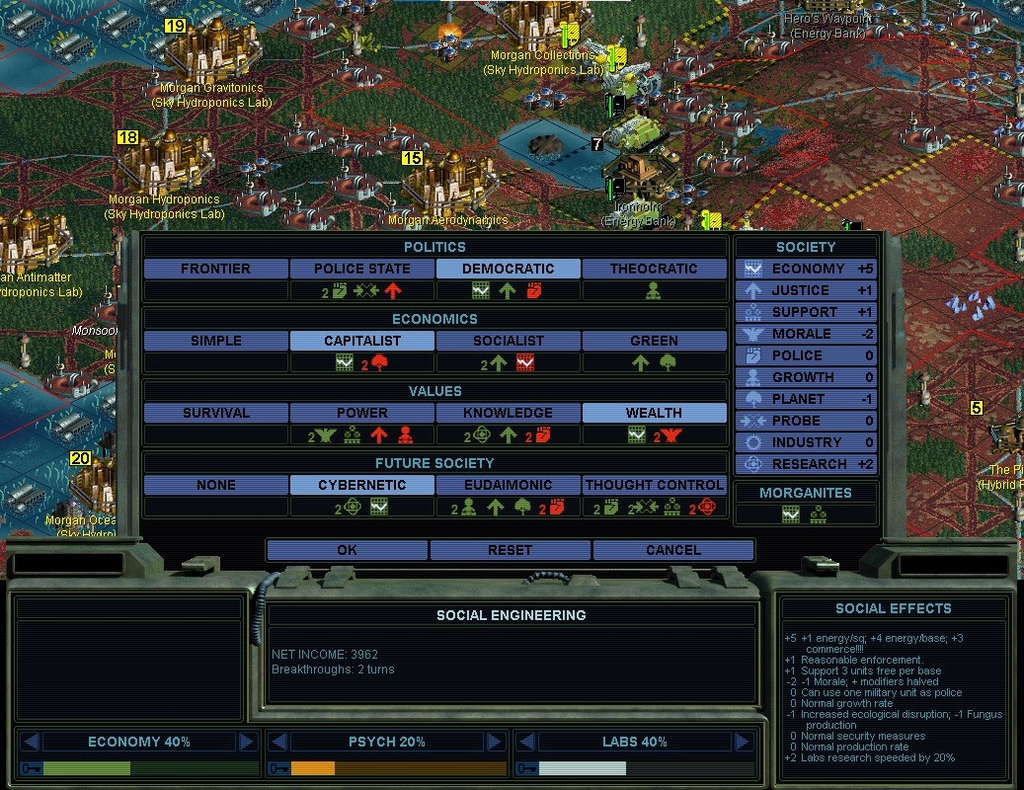This screenshot has height=790, width=1024.
Task: Decrease Psych allocation with left arrow
Action: click(x=278, y=742)
